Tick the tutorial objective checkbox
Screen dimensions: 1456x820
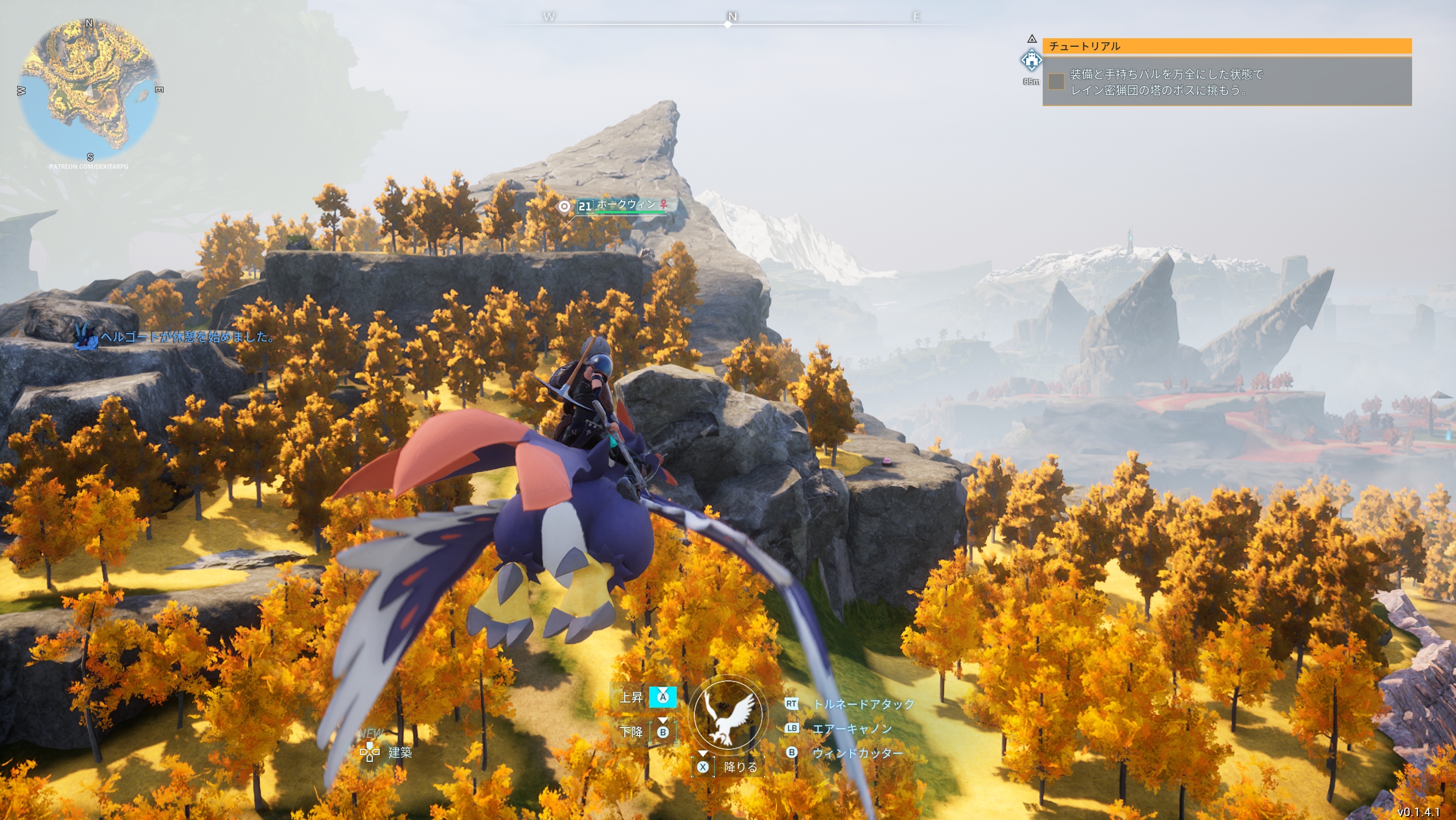pos(1056,82)
